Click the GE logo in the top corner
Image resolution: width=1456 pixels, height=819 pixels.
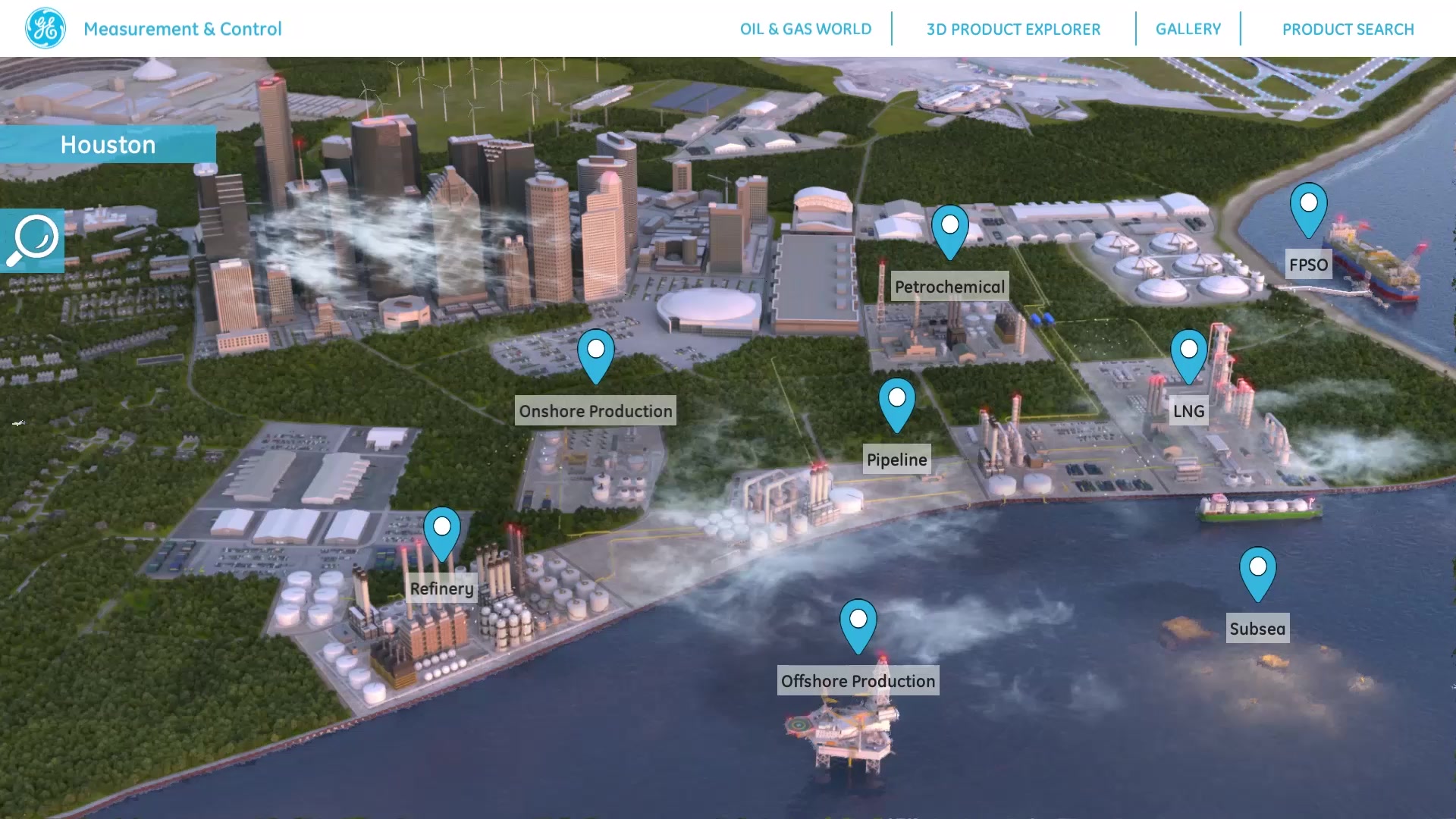pyautogui.click(x=45, y=28)
